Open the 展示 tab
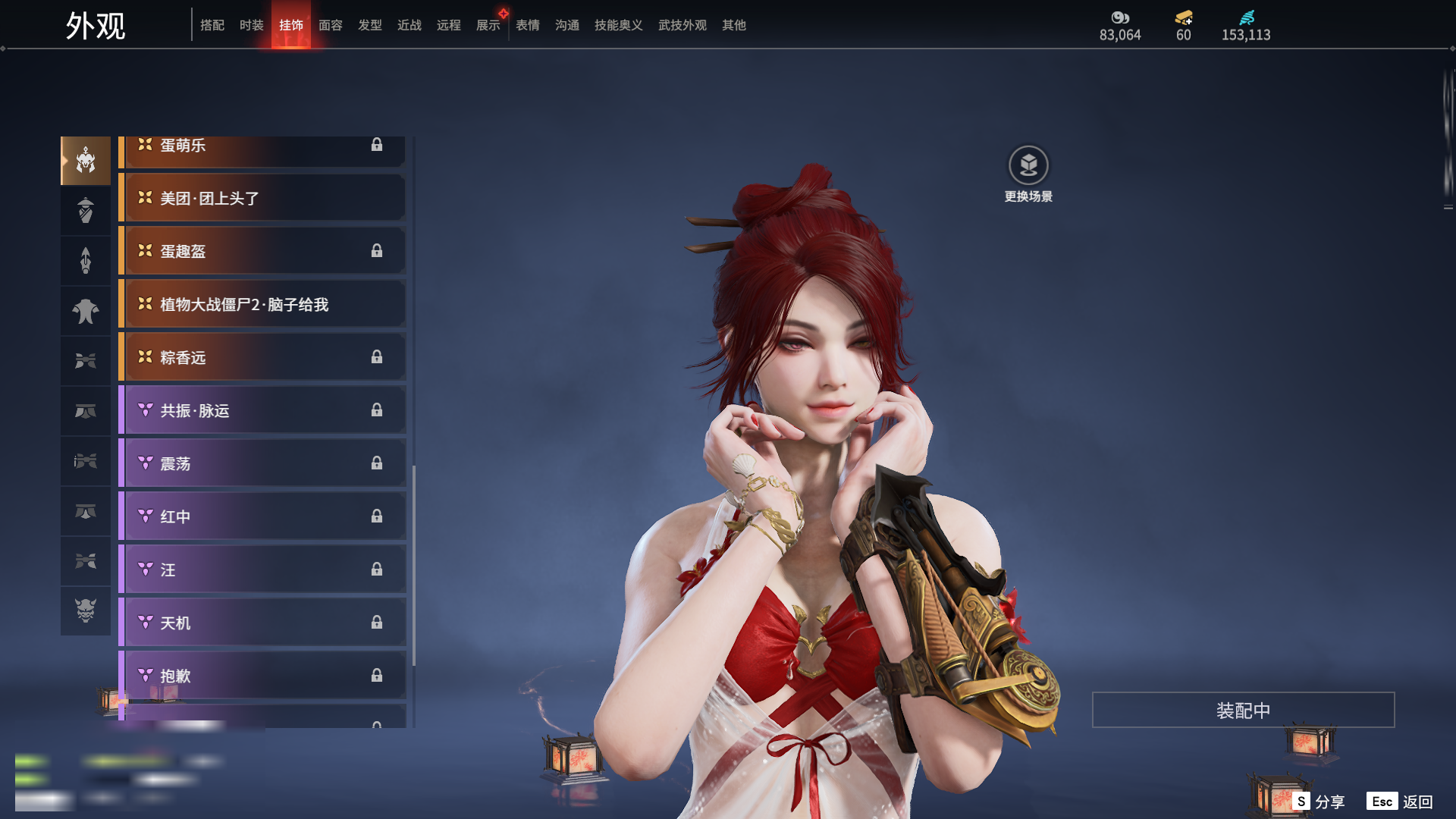The image size is (1456, 819). [x=488, y=25]
